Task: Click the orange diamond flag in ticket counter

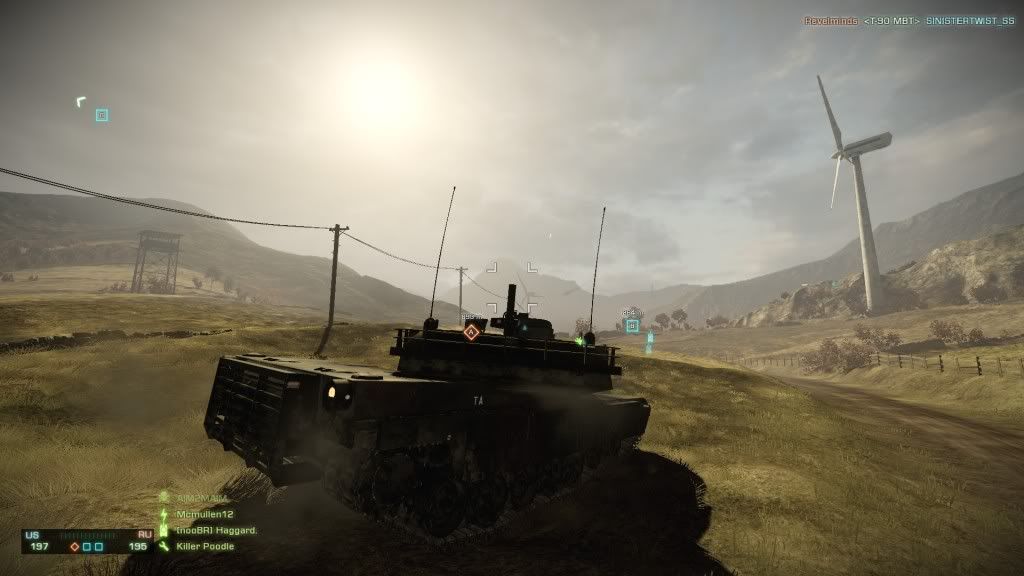Action: click(x=74, y=547)
